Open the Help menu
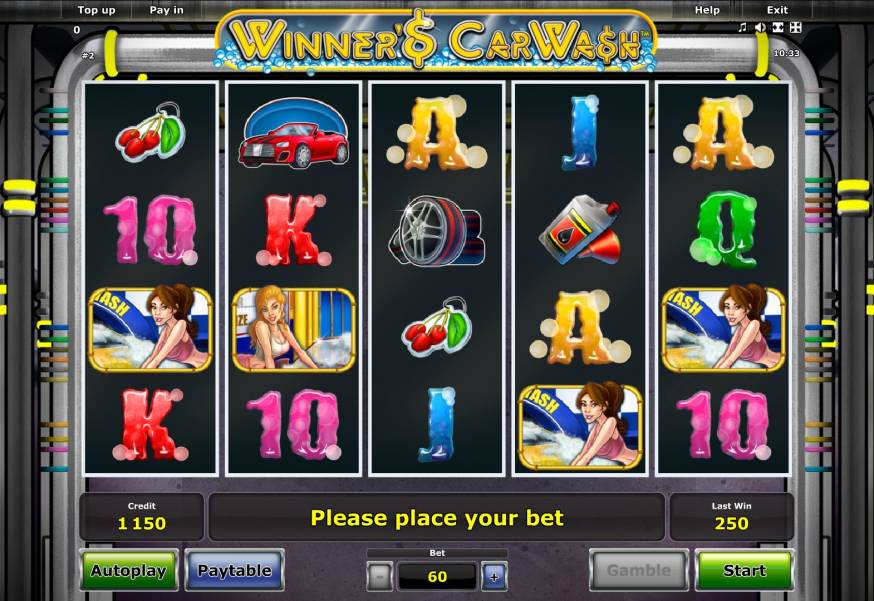 [707, 10]
